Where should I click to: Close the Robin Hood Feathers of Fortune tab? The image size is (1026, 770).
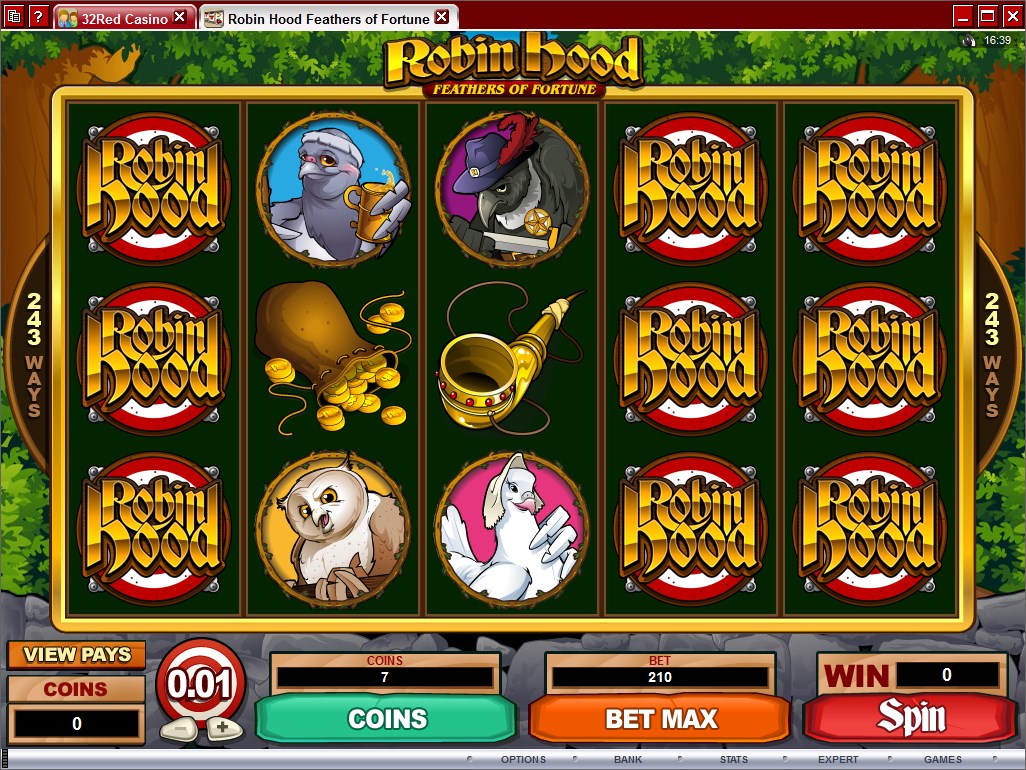click(442, 17)
